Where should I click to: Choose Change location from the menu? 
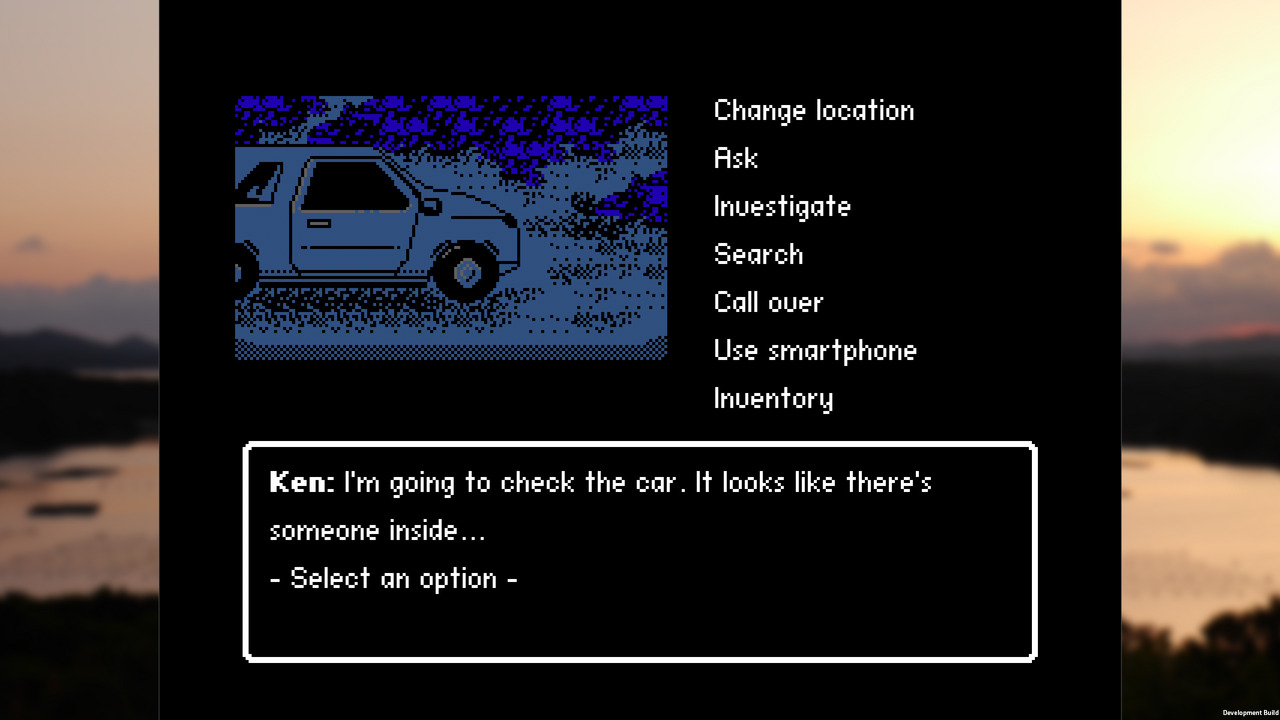pos(813,110)
